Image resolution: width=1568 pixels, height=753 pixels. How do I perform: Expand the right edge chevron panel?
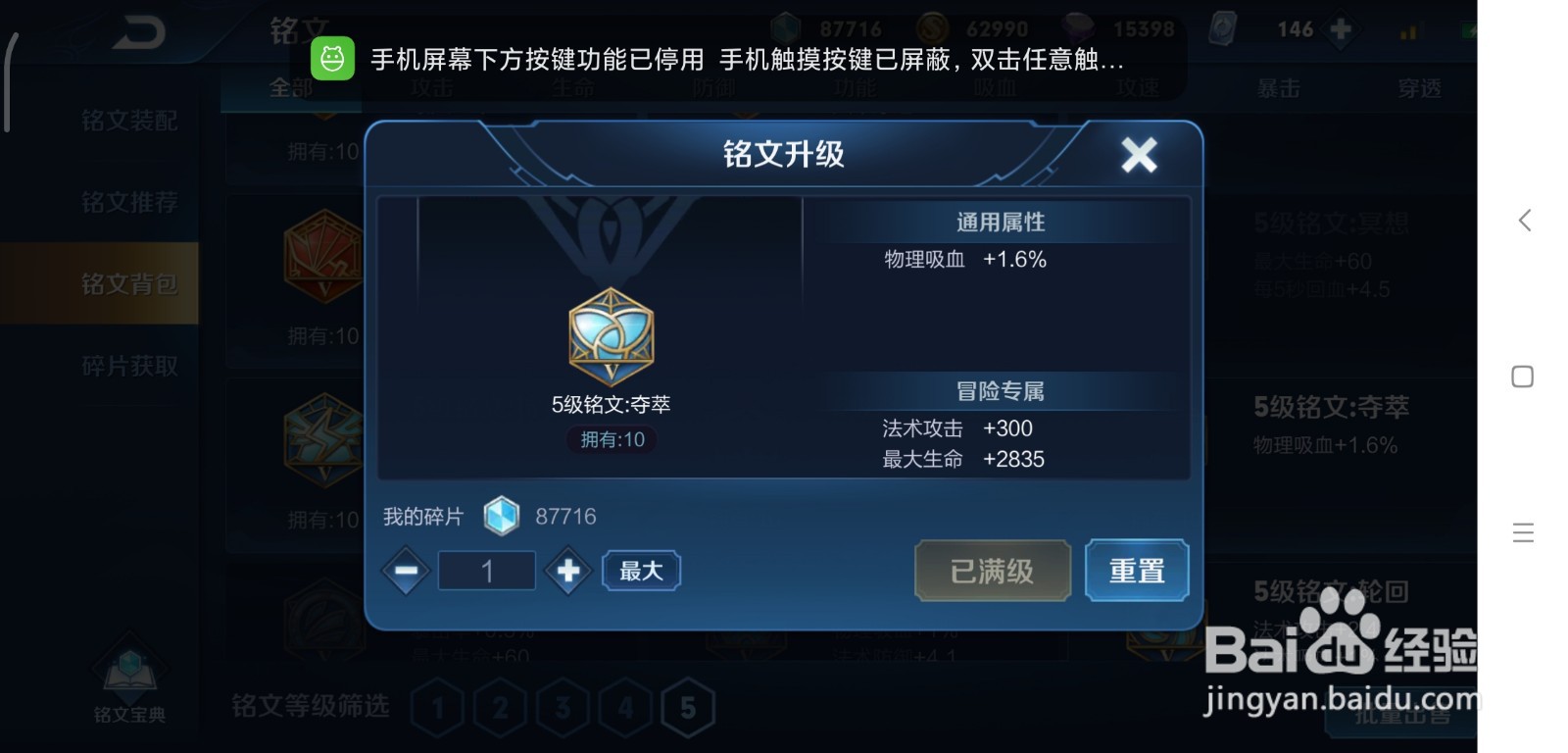click(x=1525, y=221)
